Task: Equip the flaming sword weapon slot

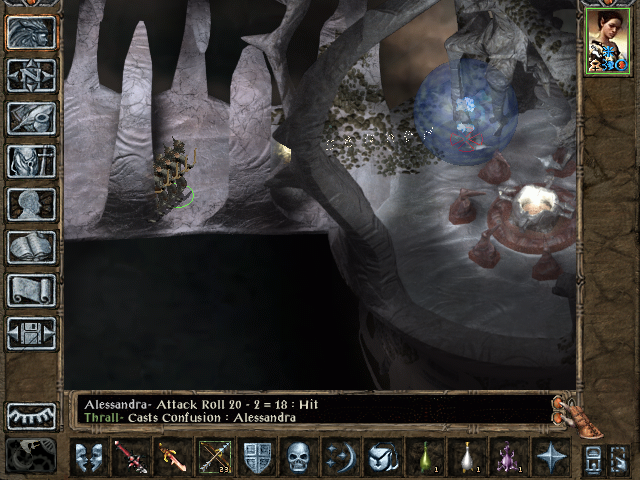Action: point(172,457)
